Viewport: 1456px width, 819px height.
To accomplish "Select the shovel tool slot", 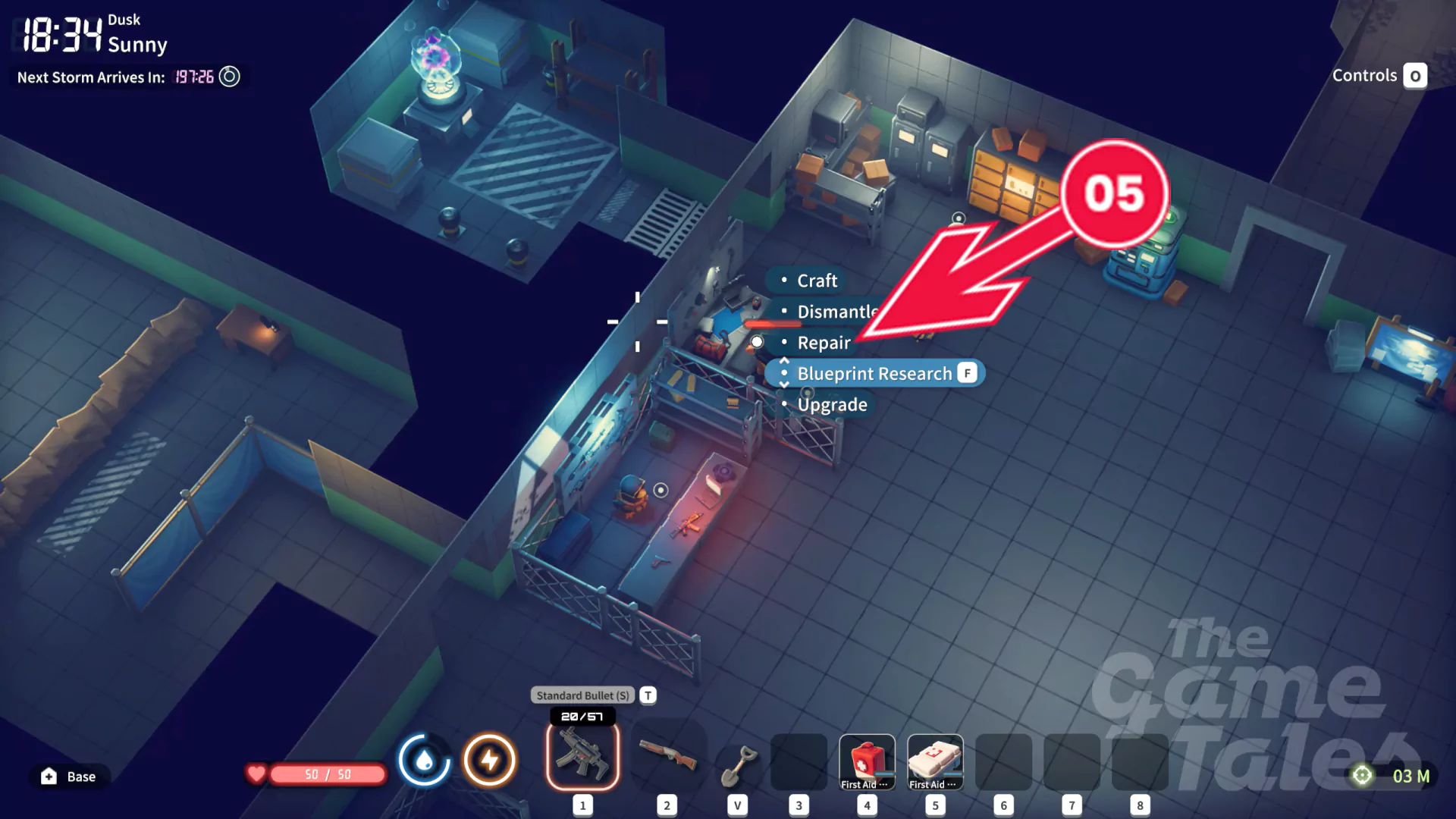I will click(737, 764).
